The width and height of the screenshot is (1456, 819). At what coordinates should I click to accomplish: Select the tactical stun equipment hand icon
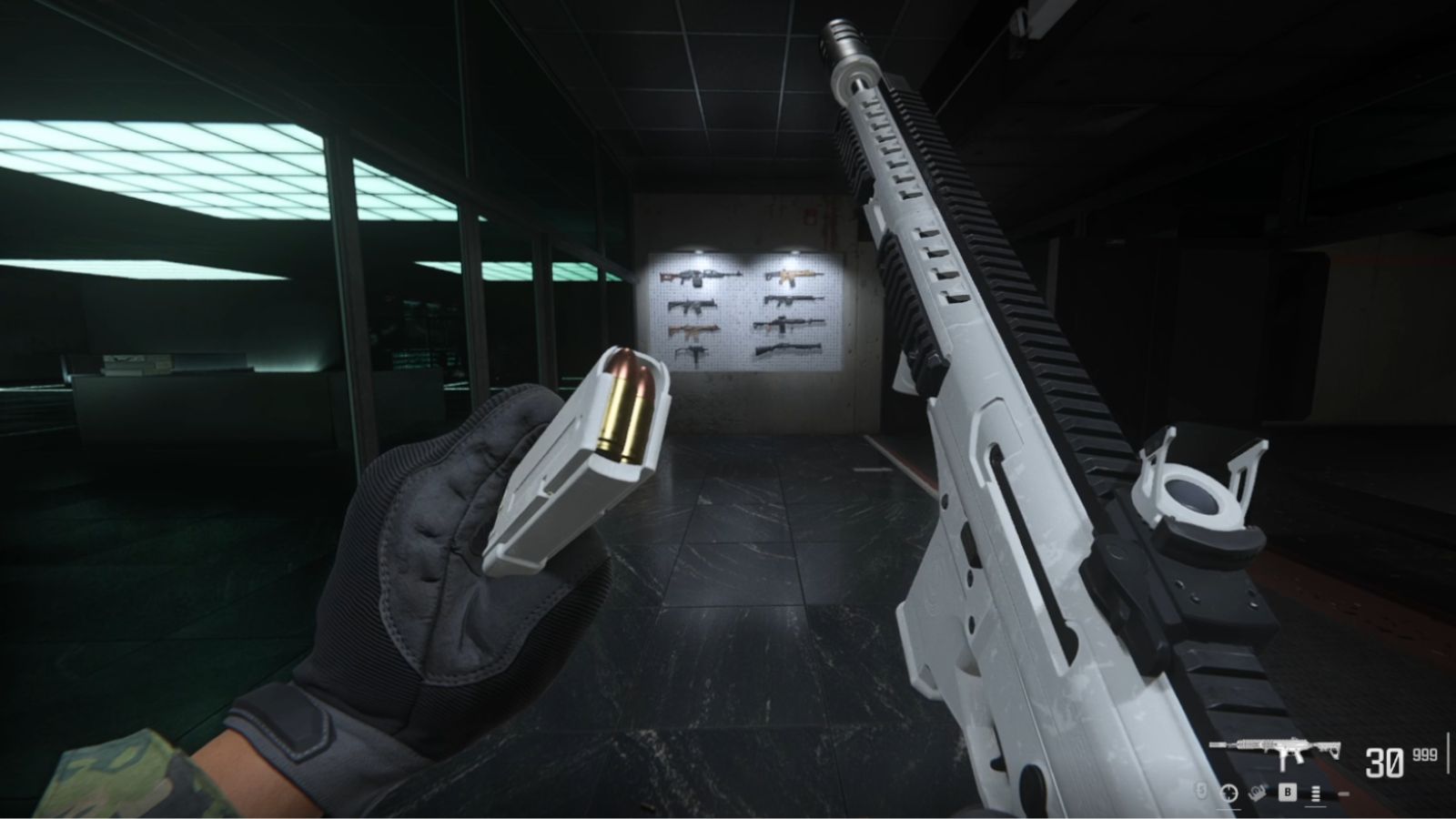point(1258,793)
